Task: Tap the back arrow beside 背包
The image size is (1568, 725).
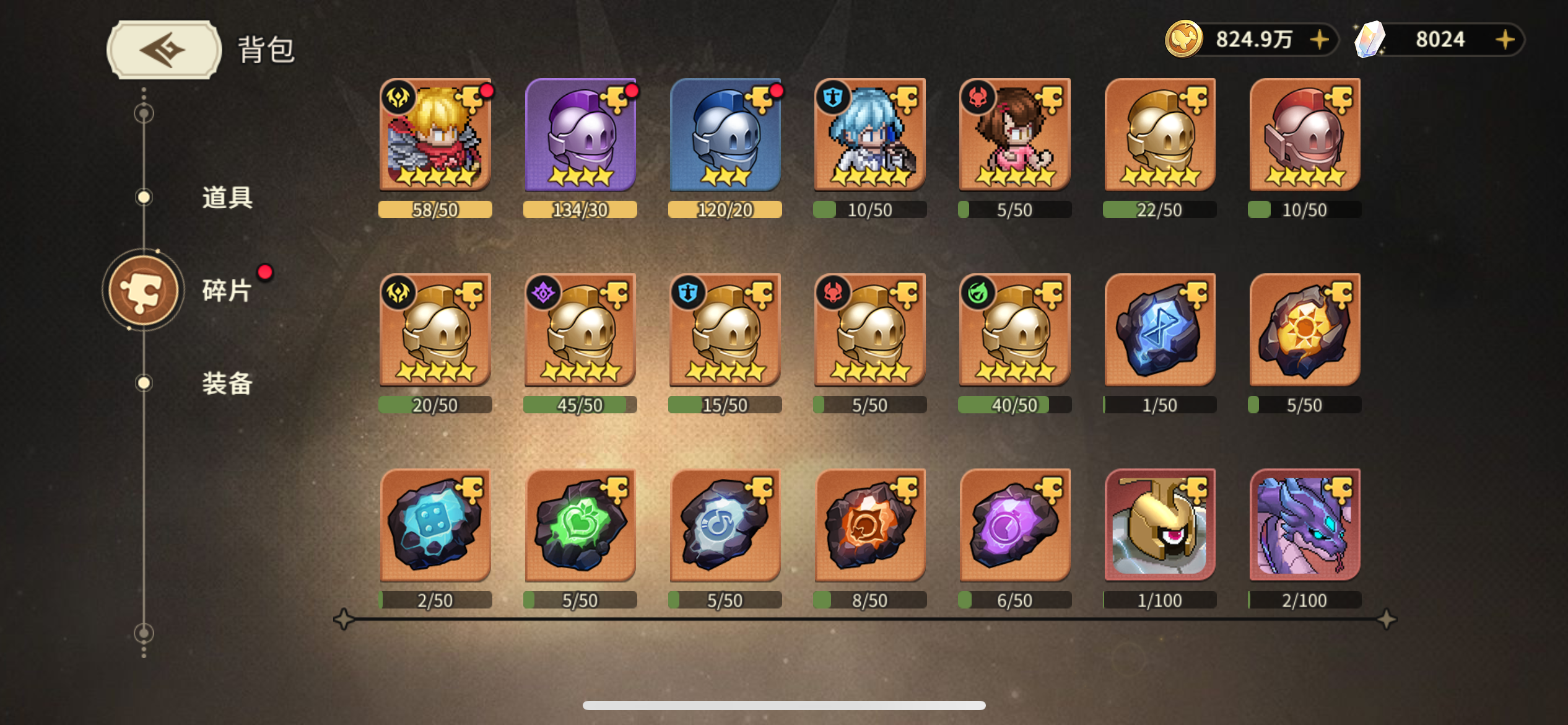Action: tap(162, 48)
